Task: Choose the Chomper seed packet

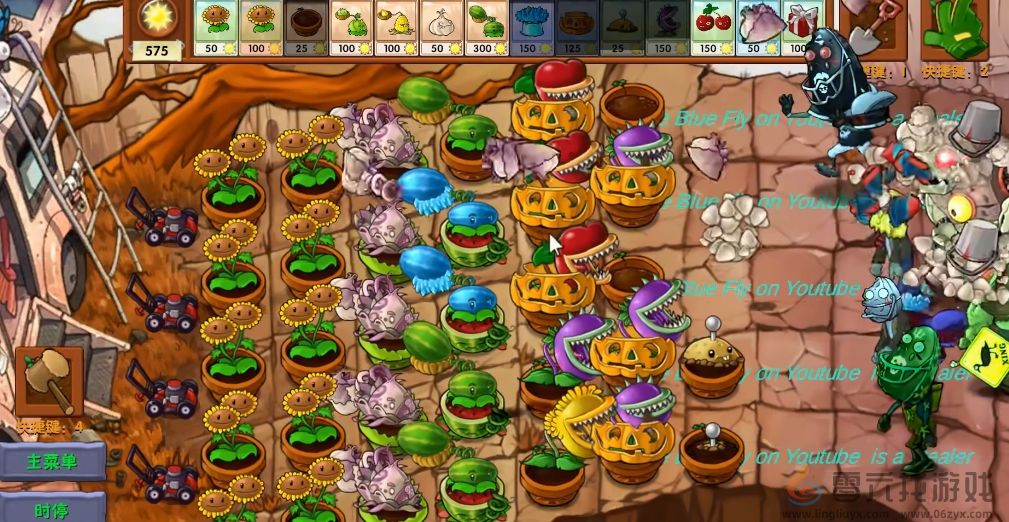Action: click(667, 27)
